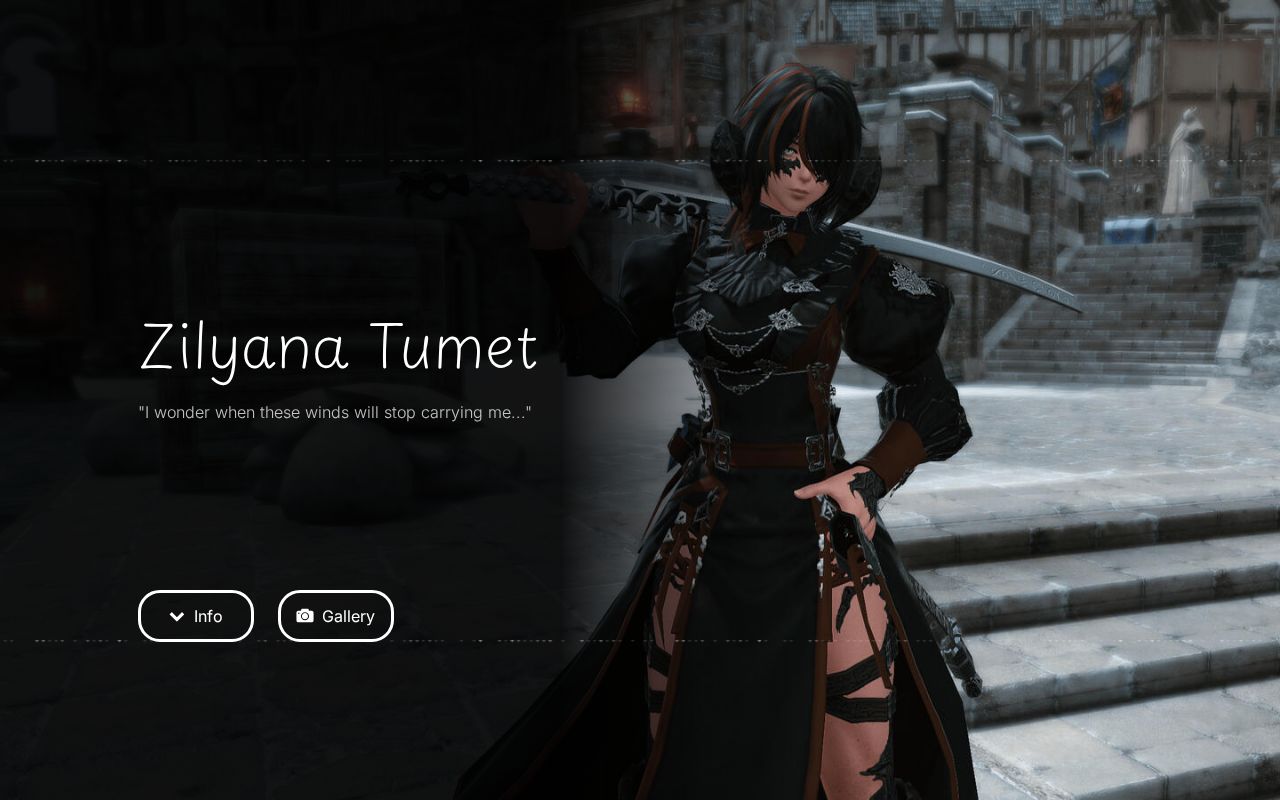Open the Gallery
1280x800 pixels.
(x=336, y=616)
